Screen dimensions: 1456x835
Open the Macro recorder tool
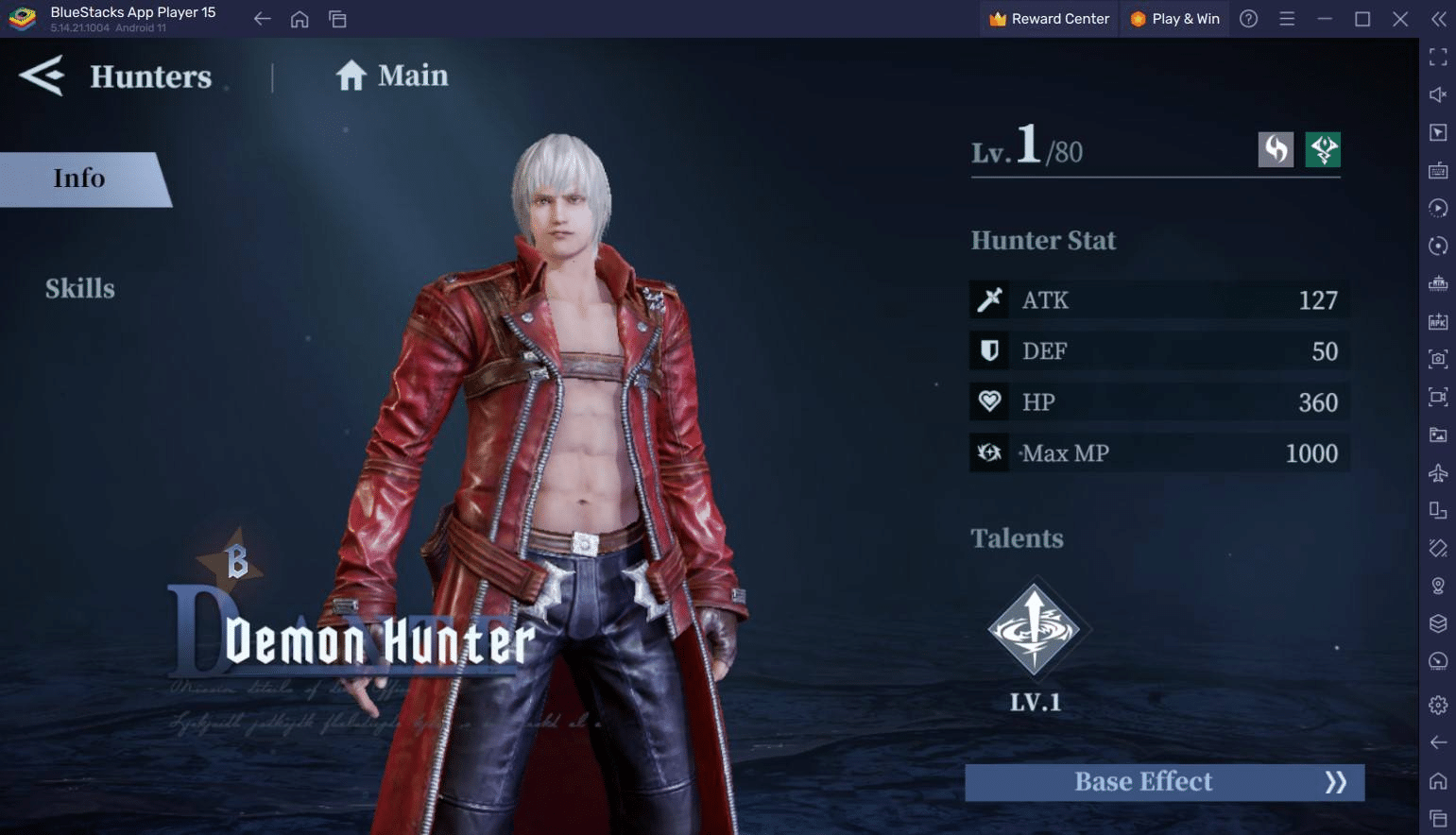tap(1437, 208)
